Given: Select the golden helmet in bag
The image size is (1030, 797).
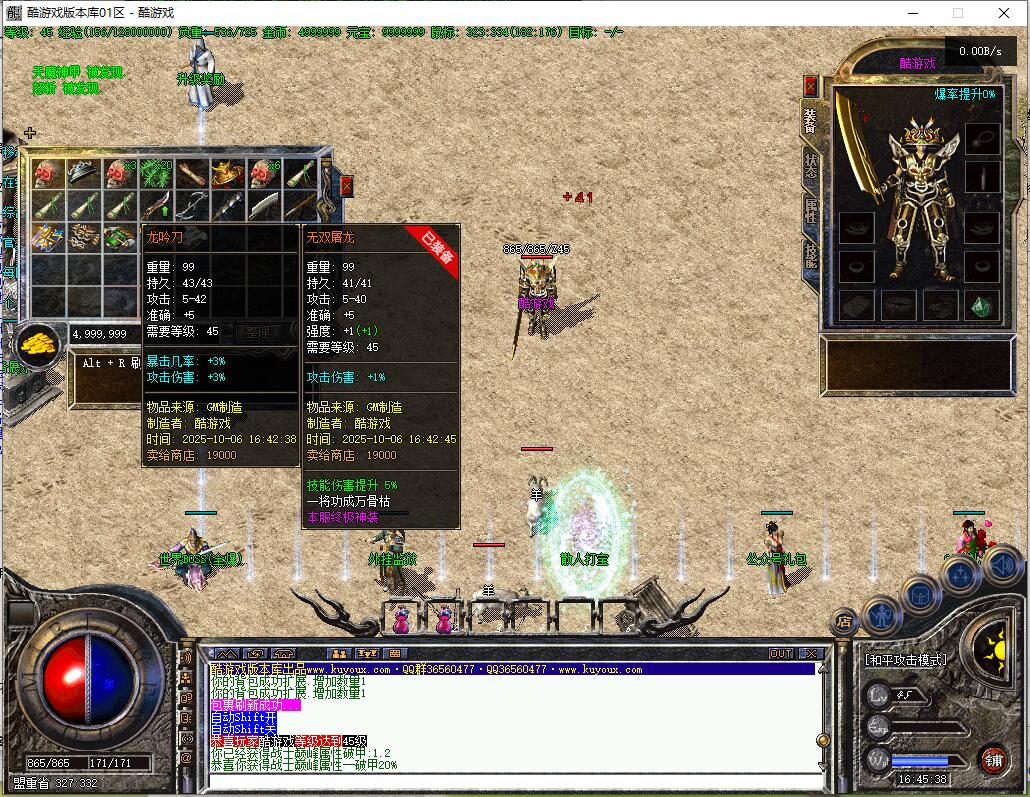Looking at the screenshot, I should (x=228, y=173).
